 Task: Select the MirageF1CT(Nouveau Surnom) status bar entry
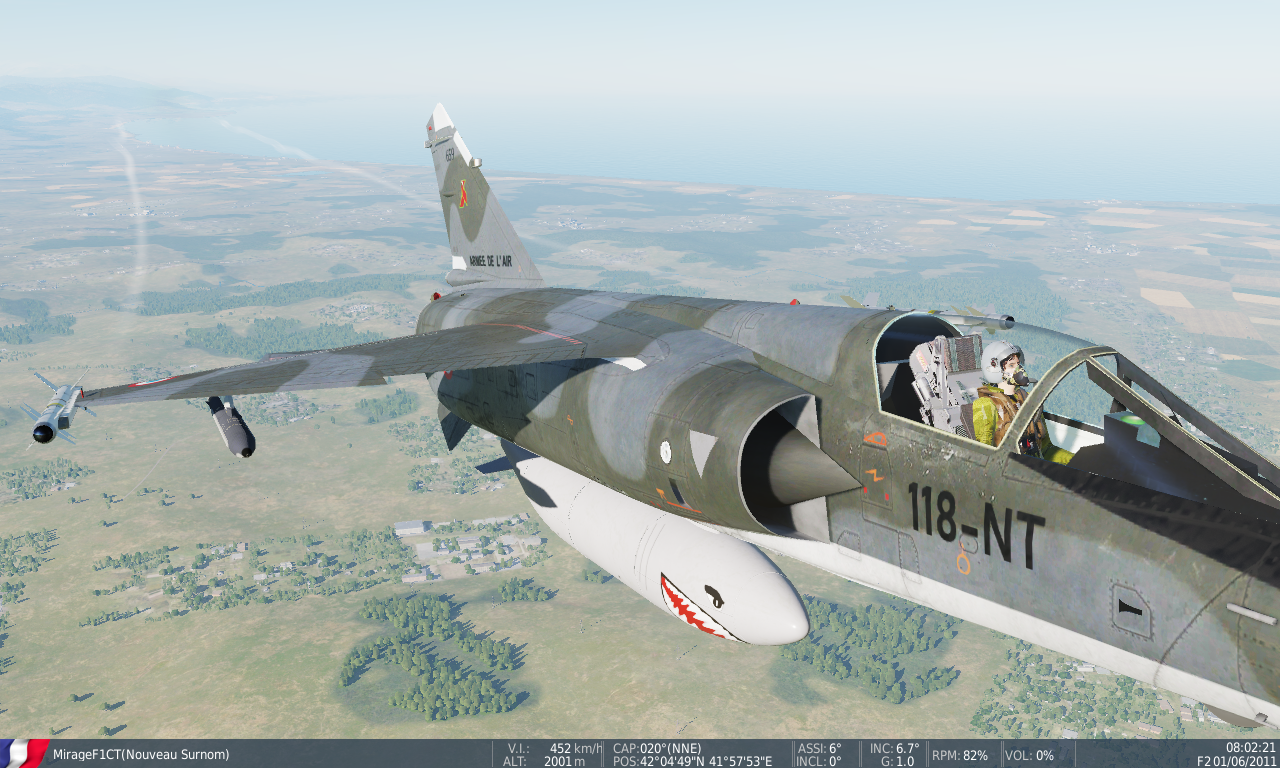[x=140, y=755]
